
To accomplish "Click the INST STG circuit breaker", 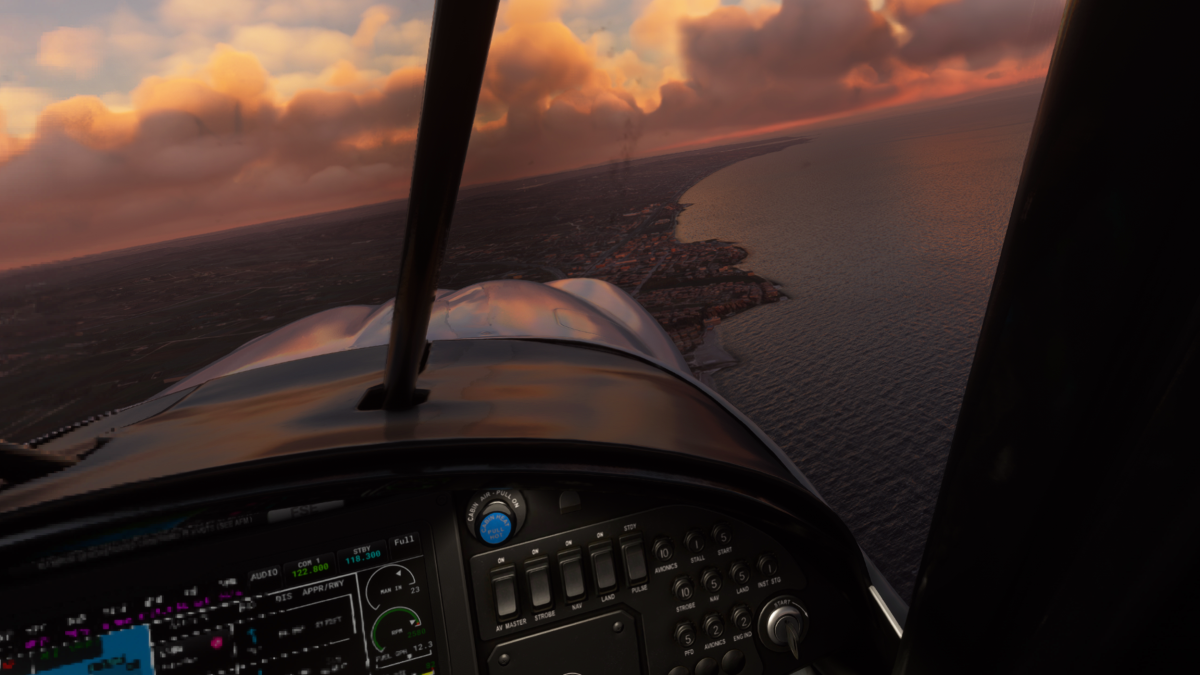I will [767, 566].
